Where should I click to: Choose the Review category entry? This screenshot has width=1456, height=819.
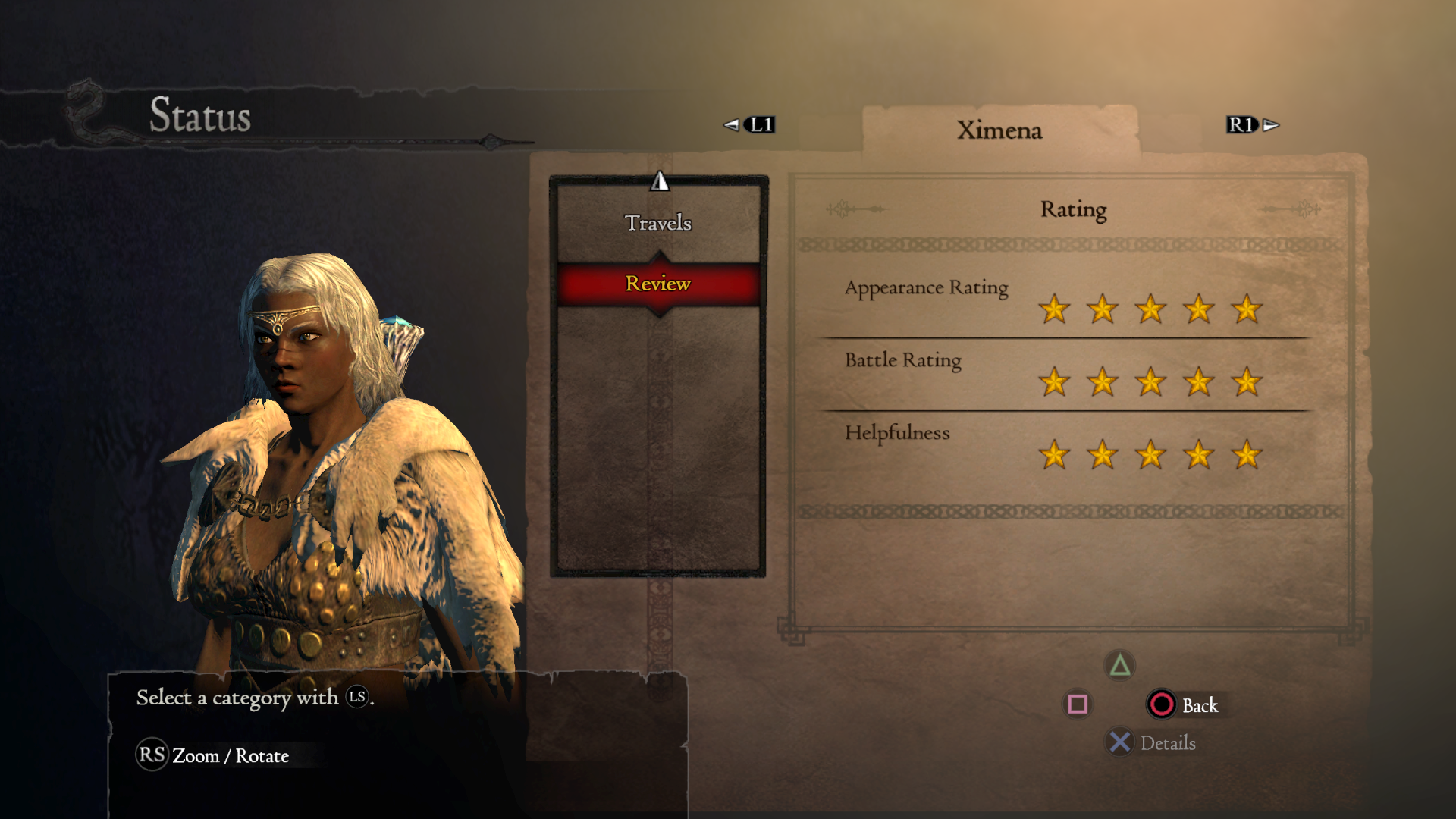[658, 284]
